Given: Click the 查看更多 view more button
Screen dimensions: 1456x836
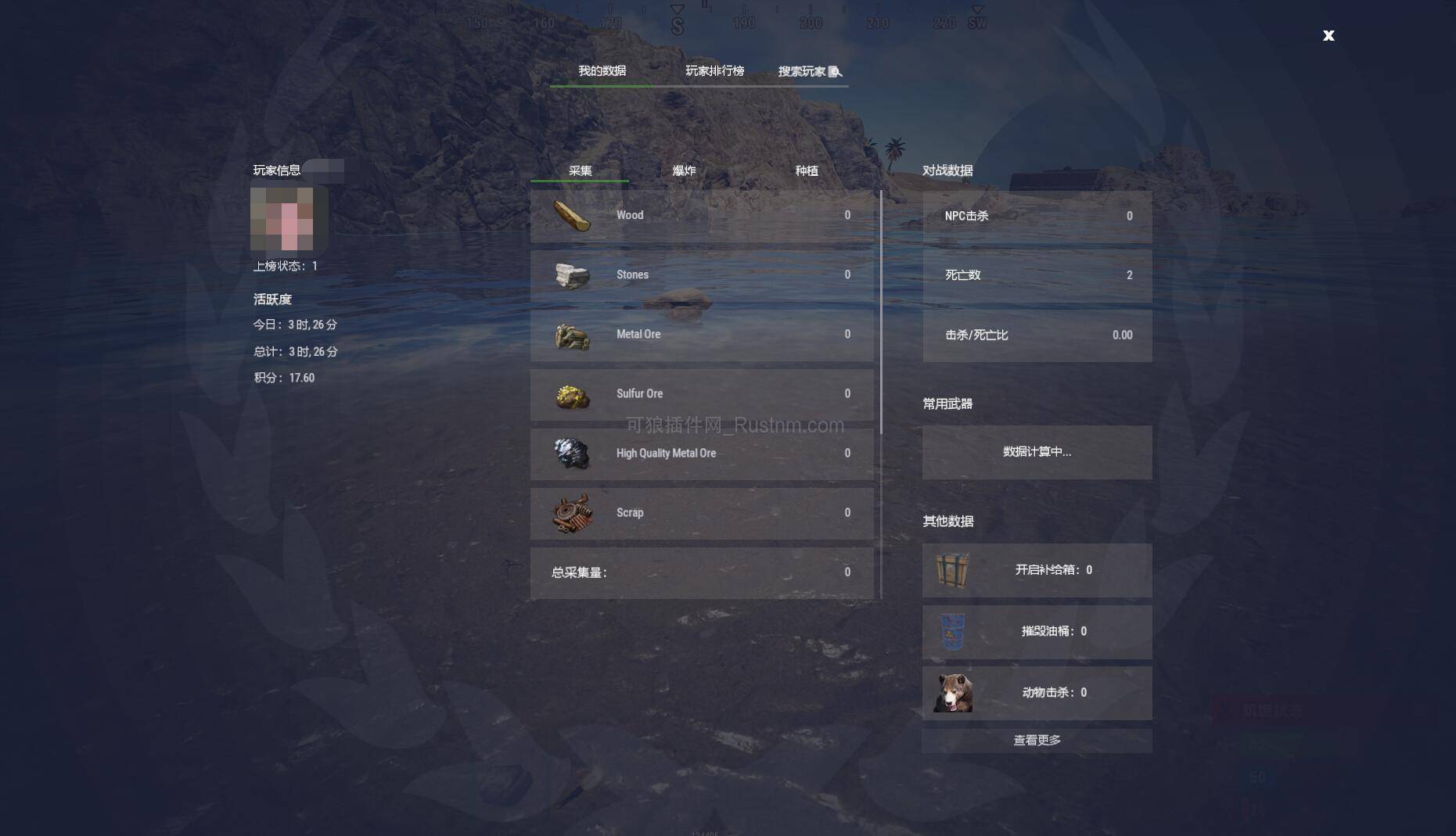Looking at the screenshot, I should click(1037, 741).
